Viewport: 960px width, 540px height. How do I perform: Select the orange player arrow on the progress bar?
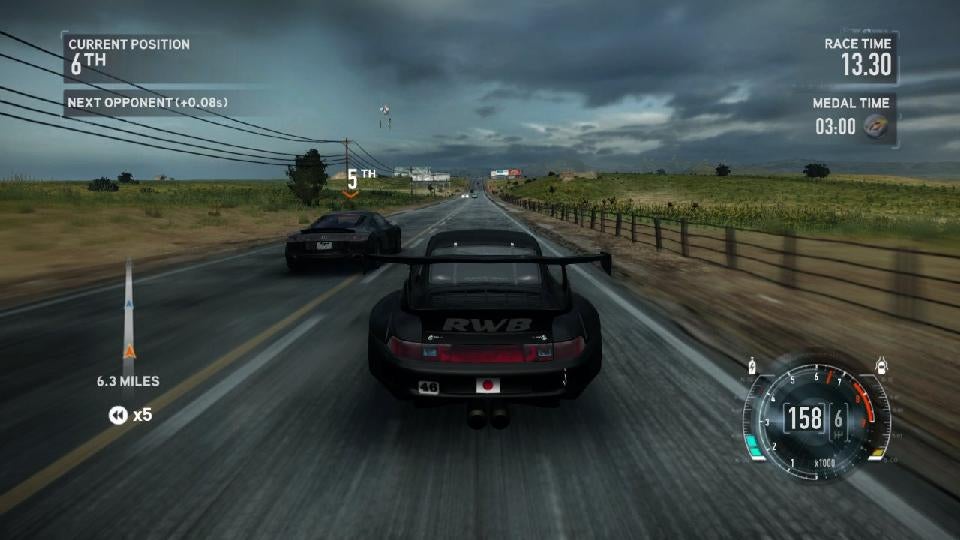pos(128,350)
